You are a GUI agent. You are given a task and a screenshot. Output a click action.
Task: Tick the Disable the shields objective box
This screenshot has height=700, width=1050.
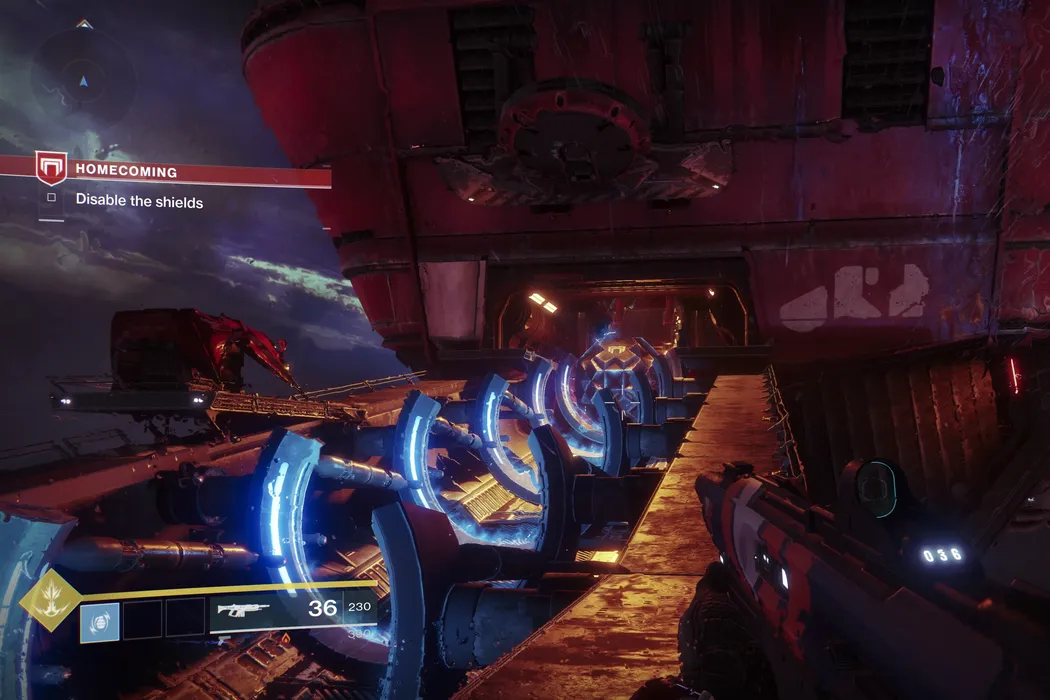[52, 200]
